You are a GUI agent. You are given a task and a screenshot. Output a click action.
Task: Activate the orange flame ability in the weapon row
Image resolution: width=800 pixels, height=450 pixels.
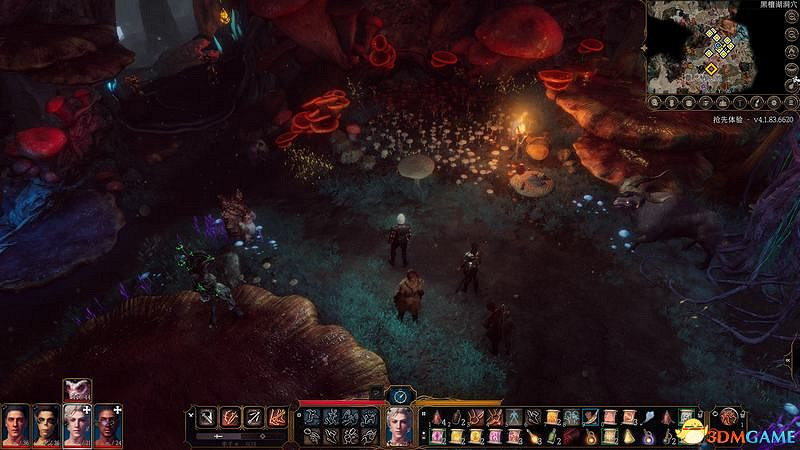pos(277,416)
